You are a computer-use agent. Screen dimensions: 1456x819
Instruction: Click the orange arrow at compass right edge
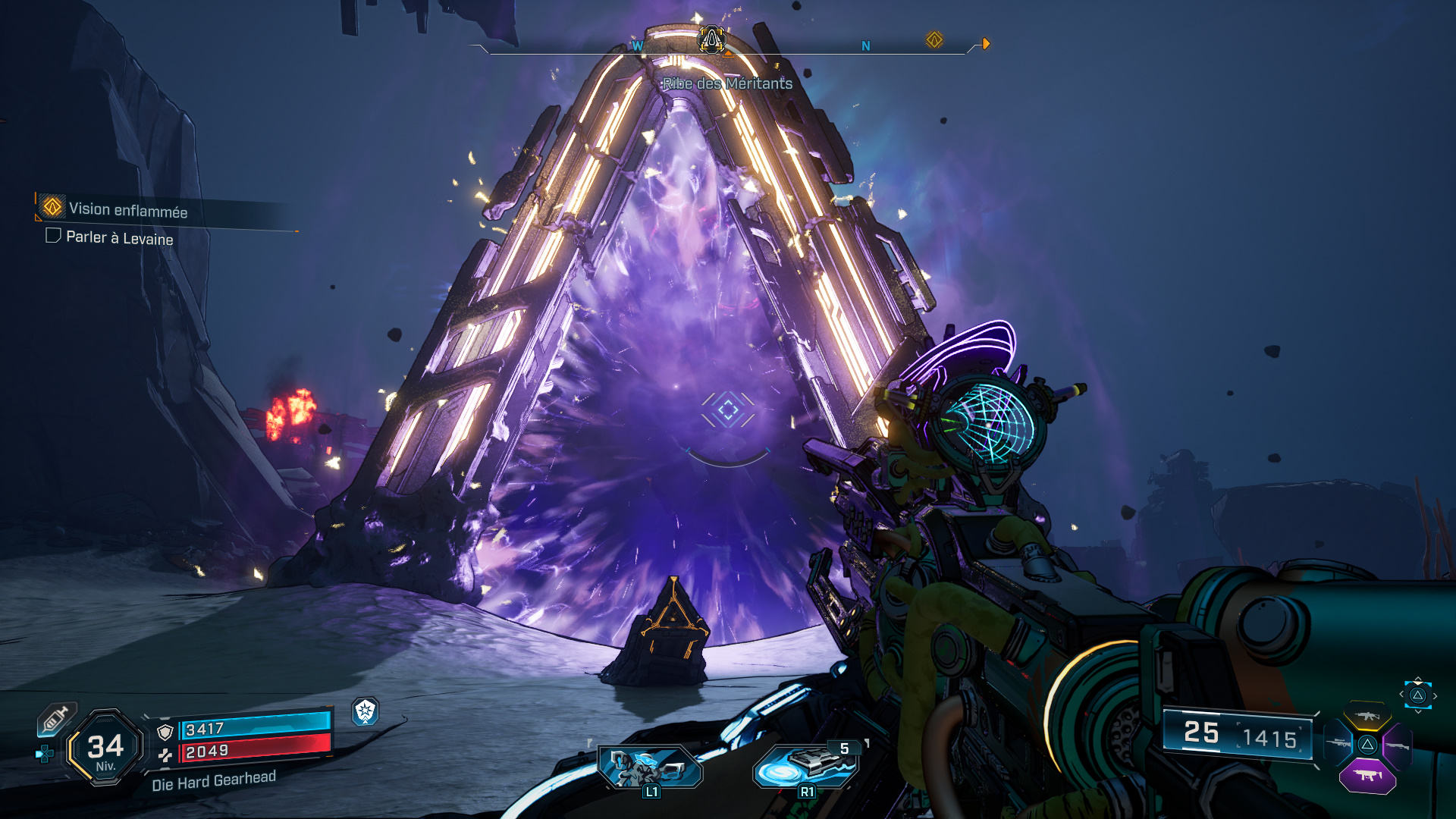pyautogui.click(x=984, y=43)
